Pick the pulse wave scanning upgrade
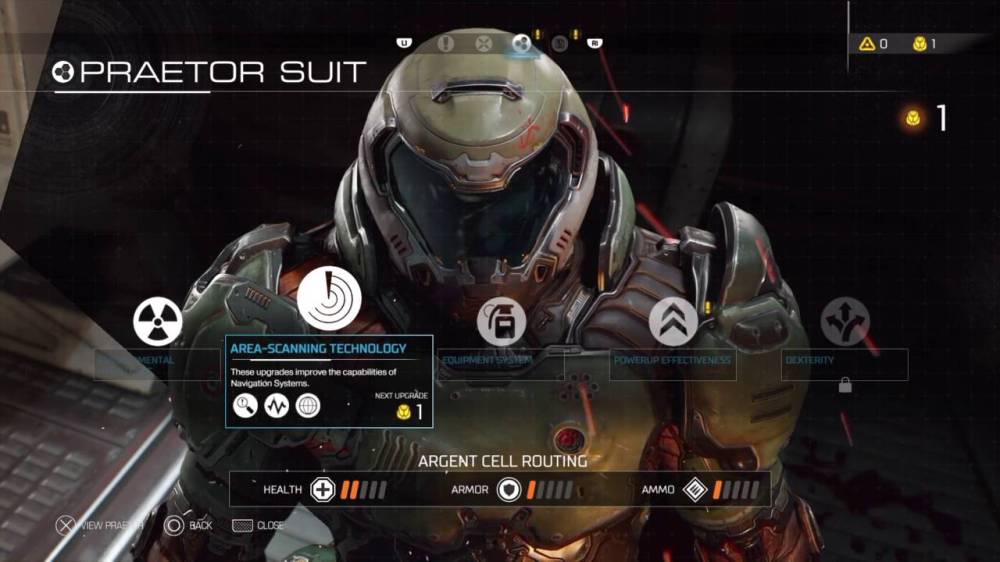This screenshot has height=562, width=1000. [x=276, y=406]
